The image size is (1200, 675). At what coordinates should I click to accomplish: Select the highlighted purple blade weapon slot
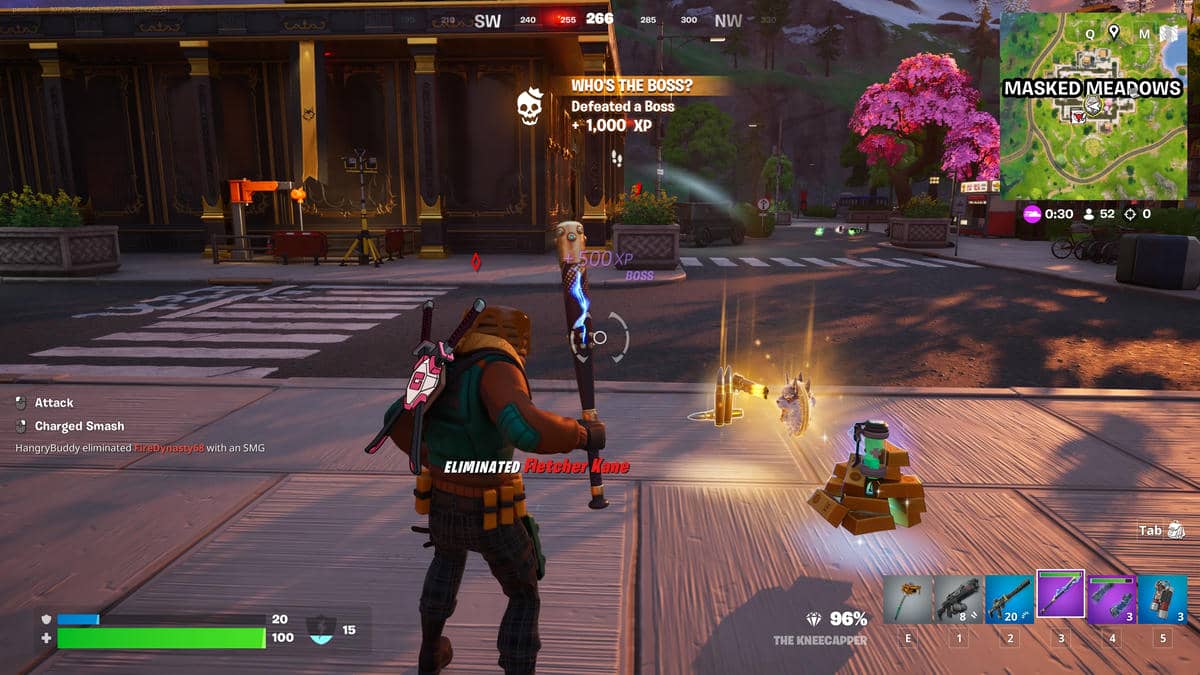1061,597
